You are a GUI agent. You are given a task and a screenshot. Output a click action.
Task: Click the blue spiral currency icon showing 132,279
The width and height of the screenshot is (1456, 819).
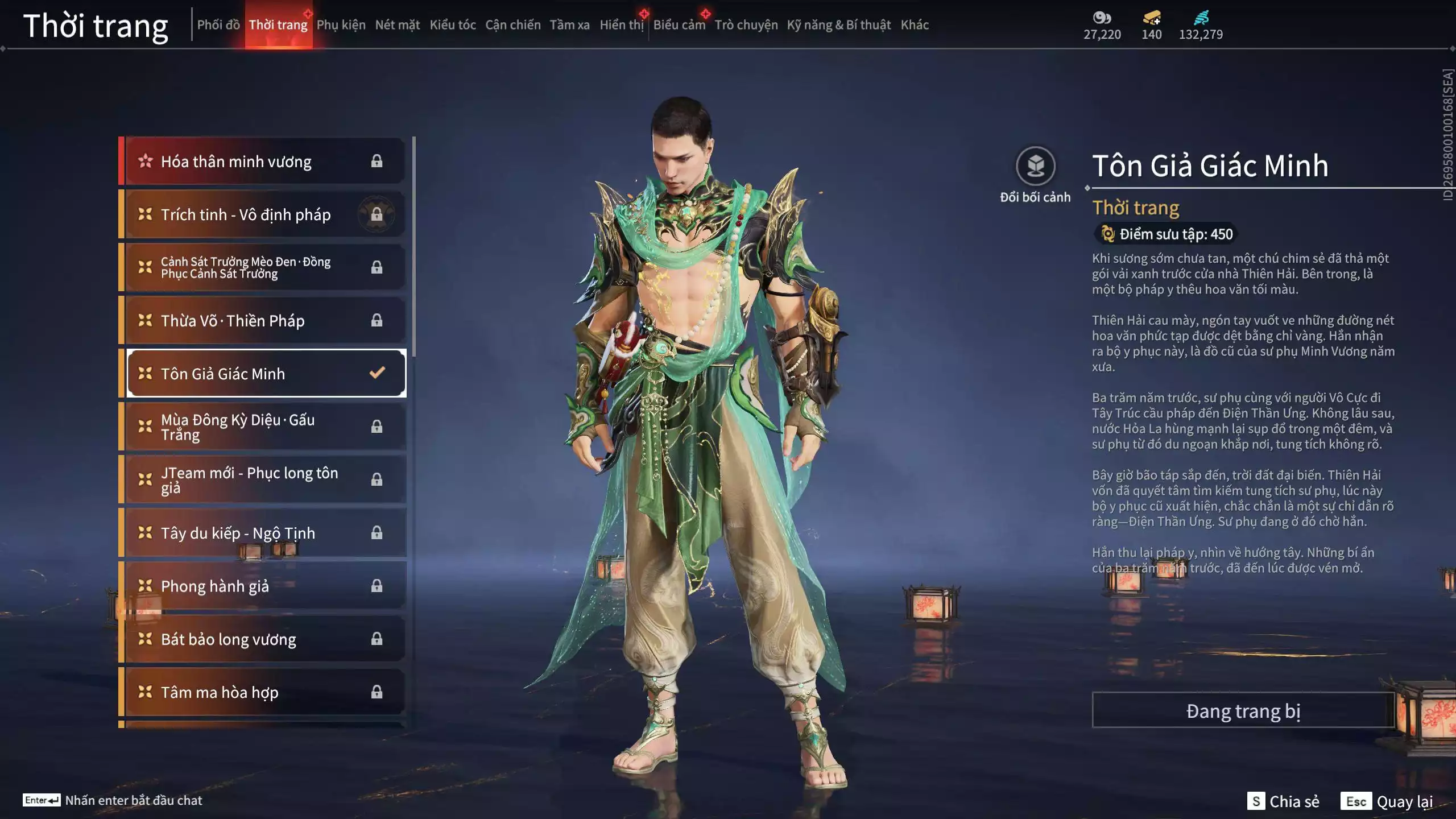[1200, 17]
